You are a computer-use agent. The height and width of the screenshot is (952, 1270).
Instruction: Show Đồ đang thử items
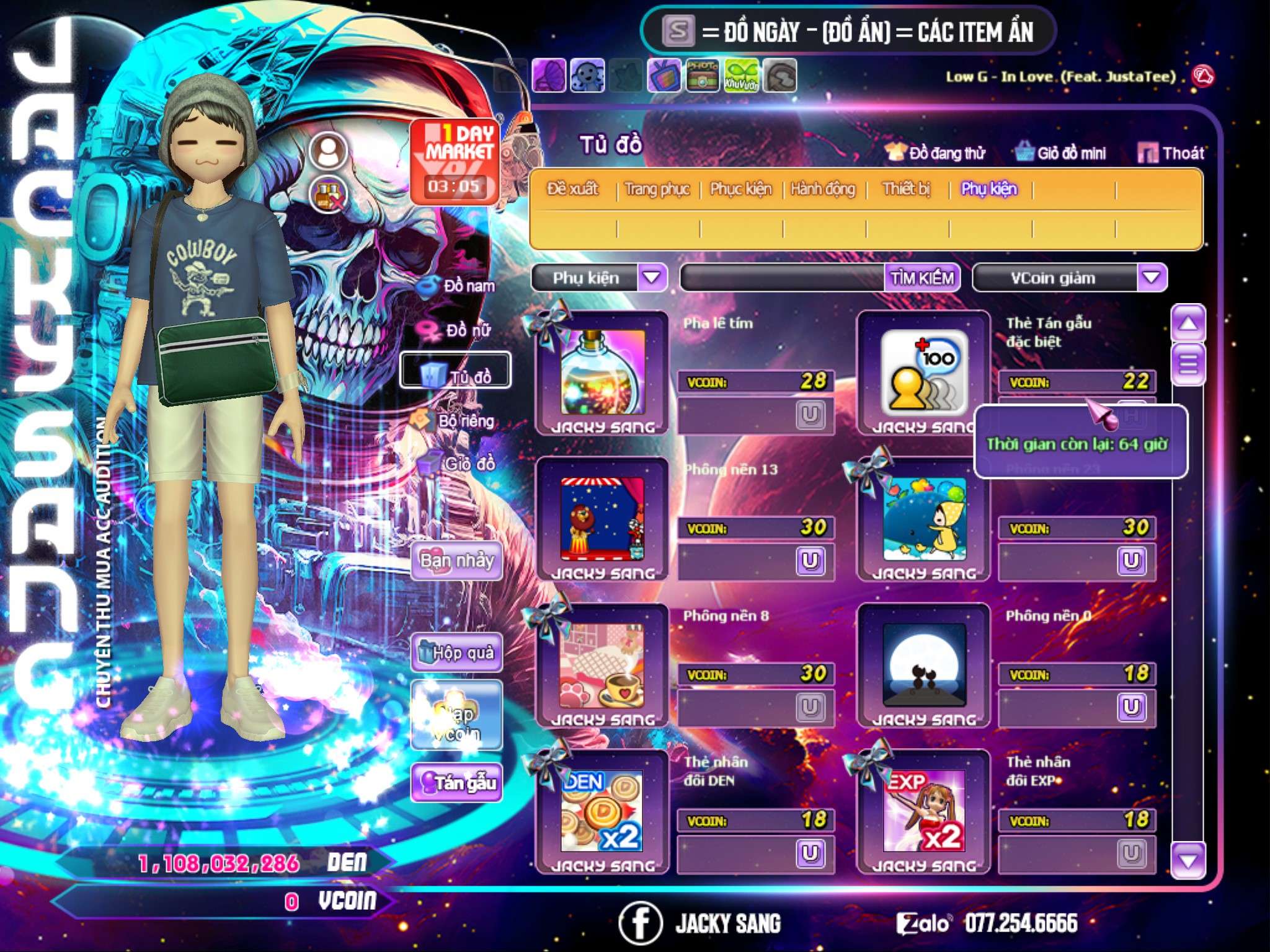click(935, 153)
